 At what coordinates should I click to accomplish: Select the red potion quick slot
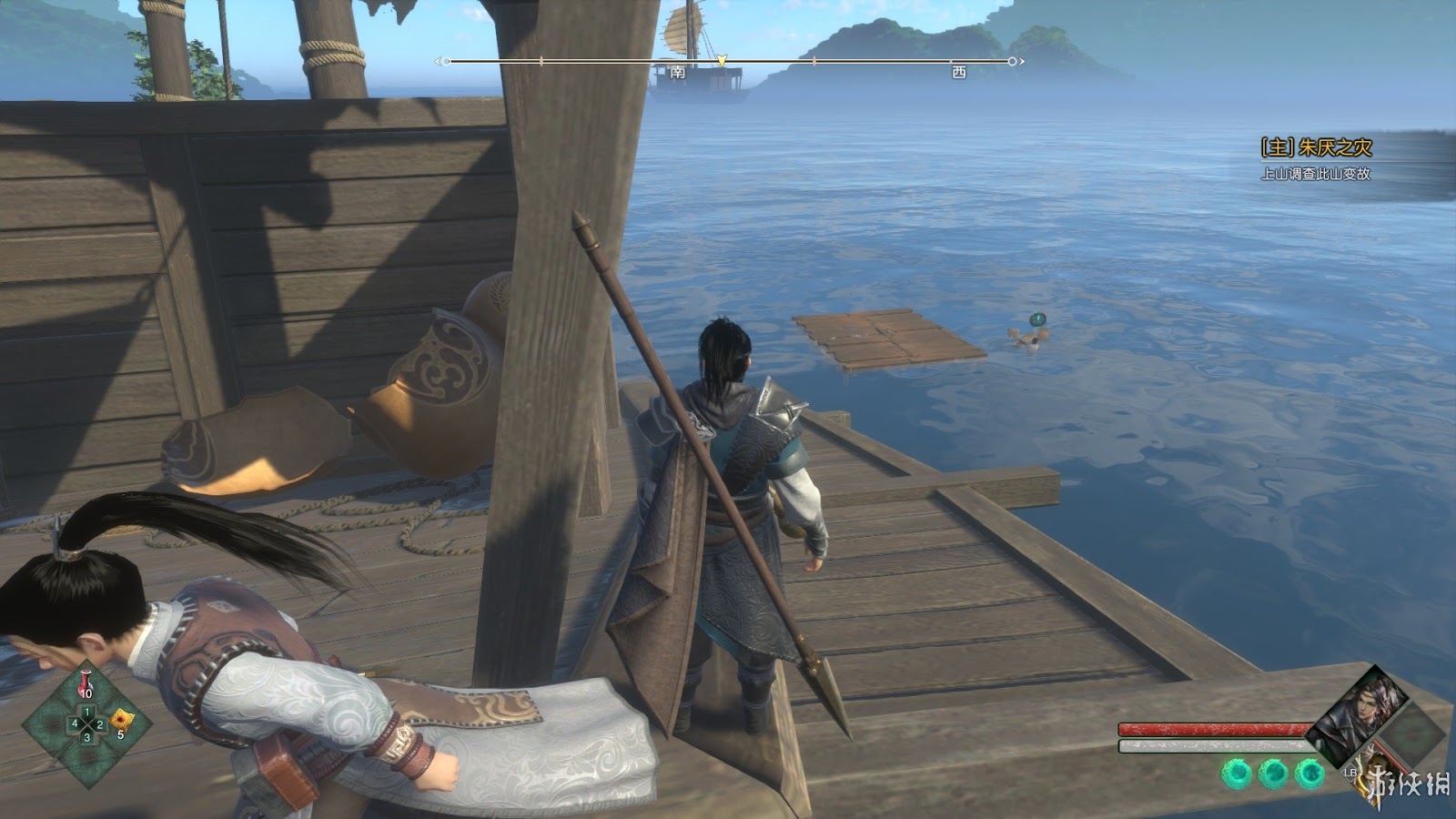point(86,682)
